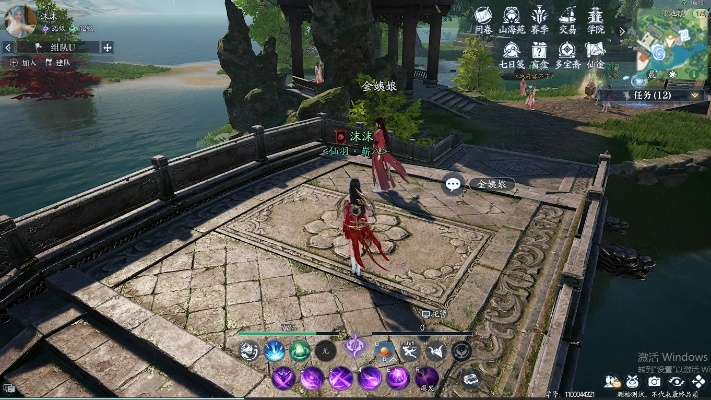
Task: Open the 问卷 survey icon
Action: [483, 19]
